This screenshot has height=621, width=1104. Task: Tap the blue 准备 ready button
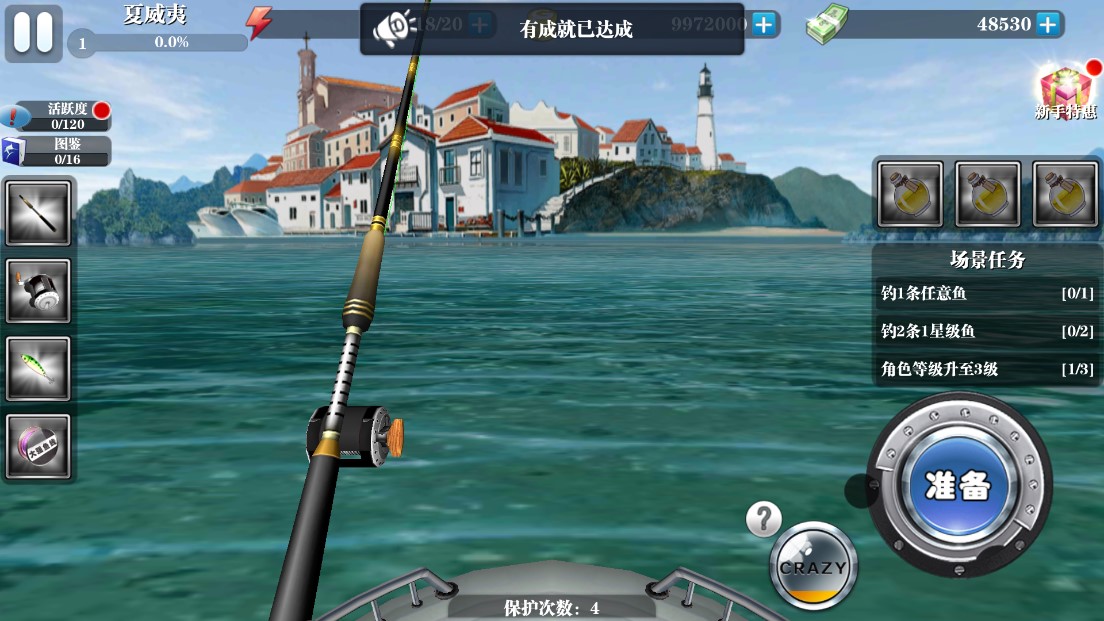tap(958, 485)
